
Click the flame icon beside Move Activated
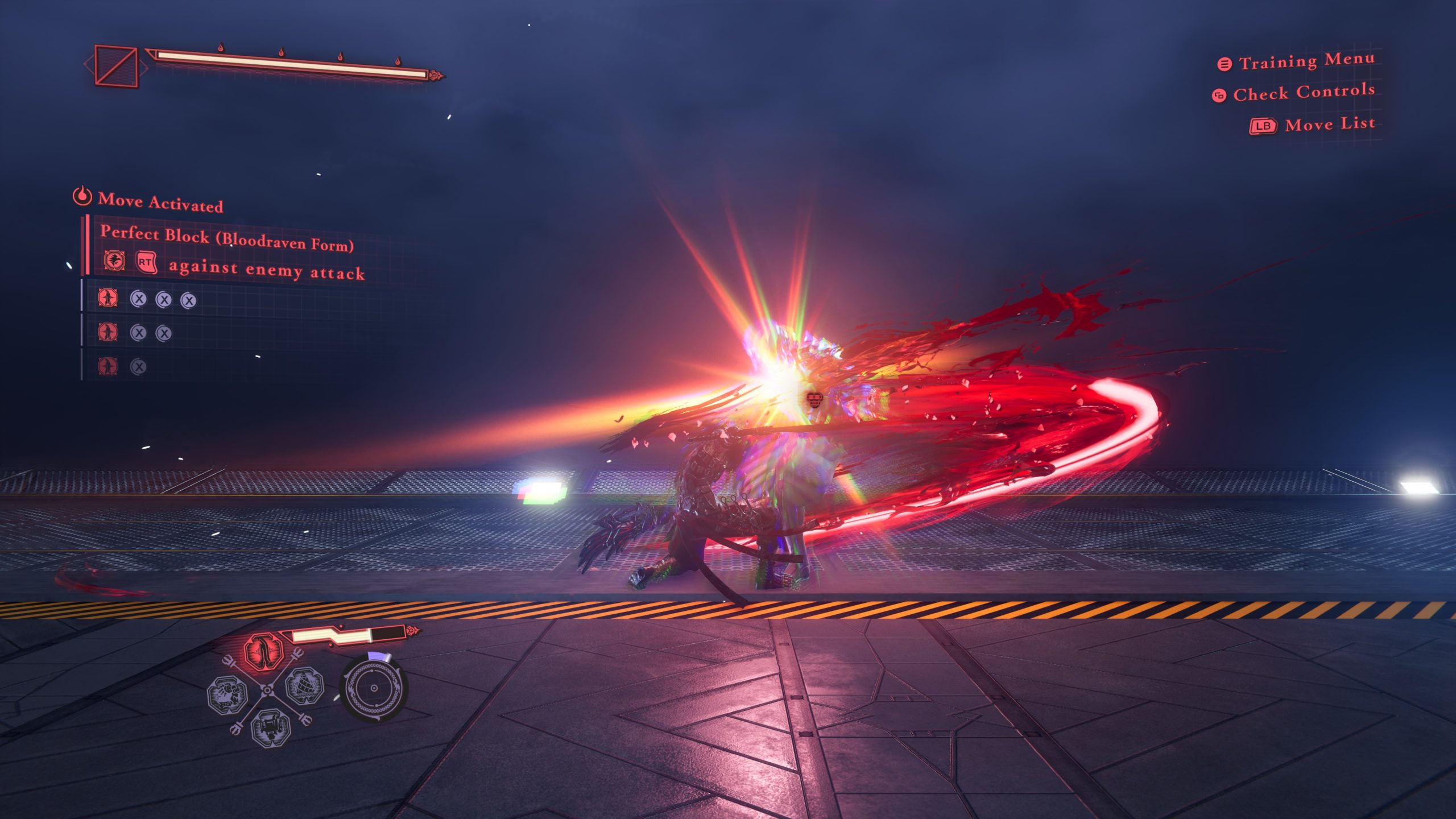(x=82, y=196)
